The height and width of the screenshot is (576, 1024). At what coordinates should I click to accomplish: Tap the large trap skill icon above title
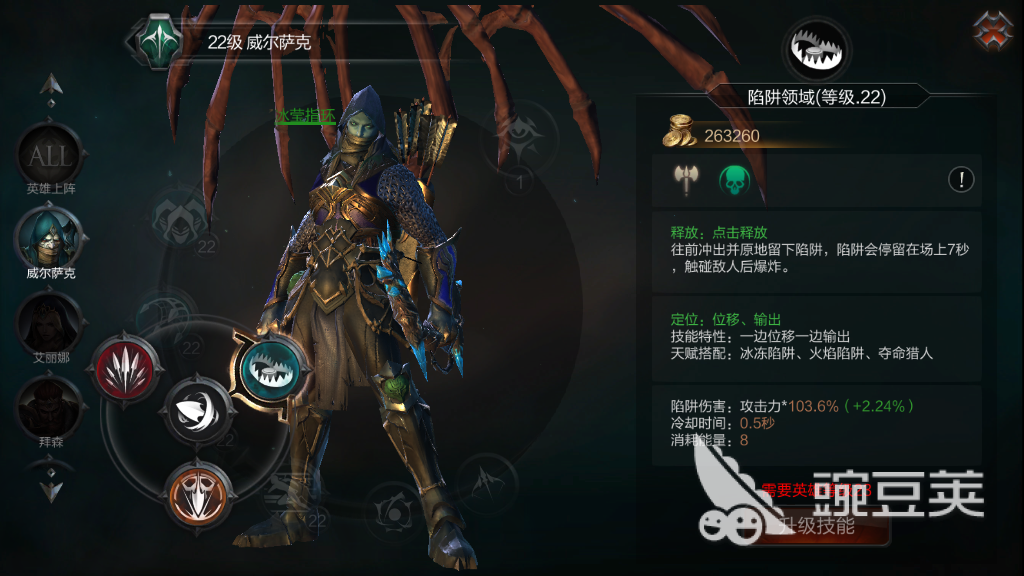click(816, 48)
